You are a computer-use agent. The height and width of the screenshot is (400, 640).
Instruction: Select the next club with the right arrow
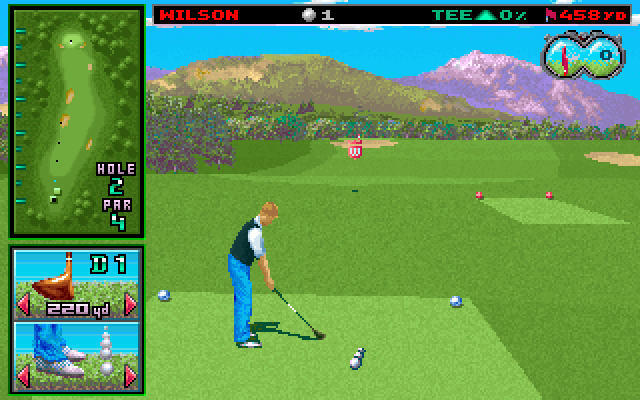point(130,303)
